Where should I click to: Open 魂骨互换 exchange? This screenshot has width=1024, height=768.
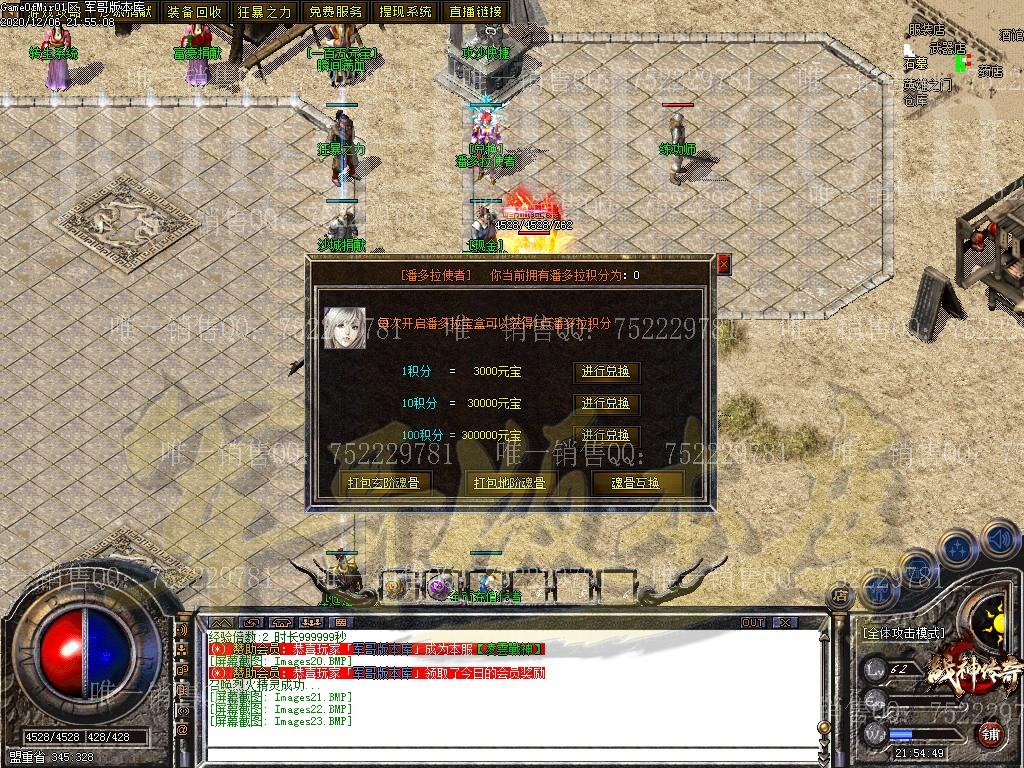coord(635,483)
